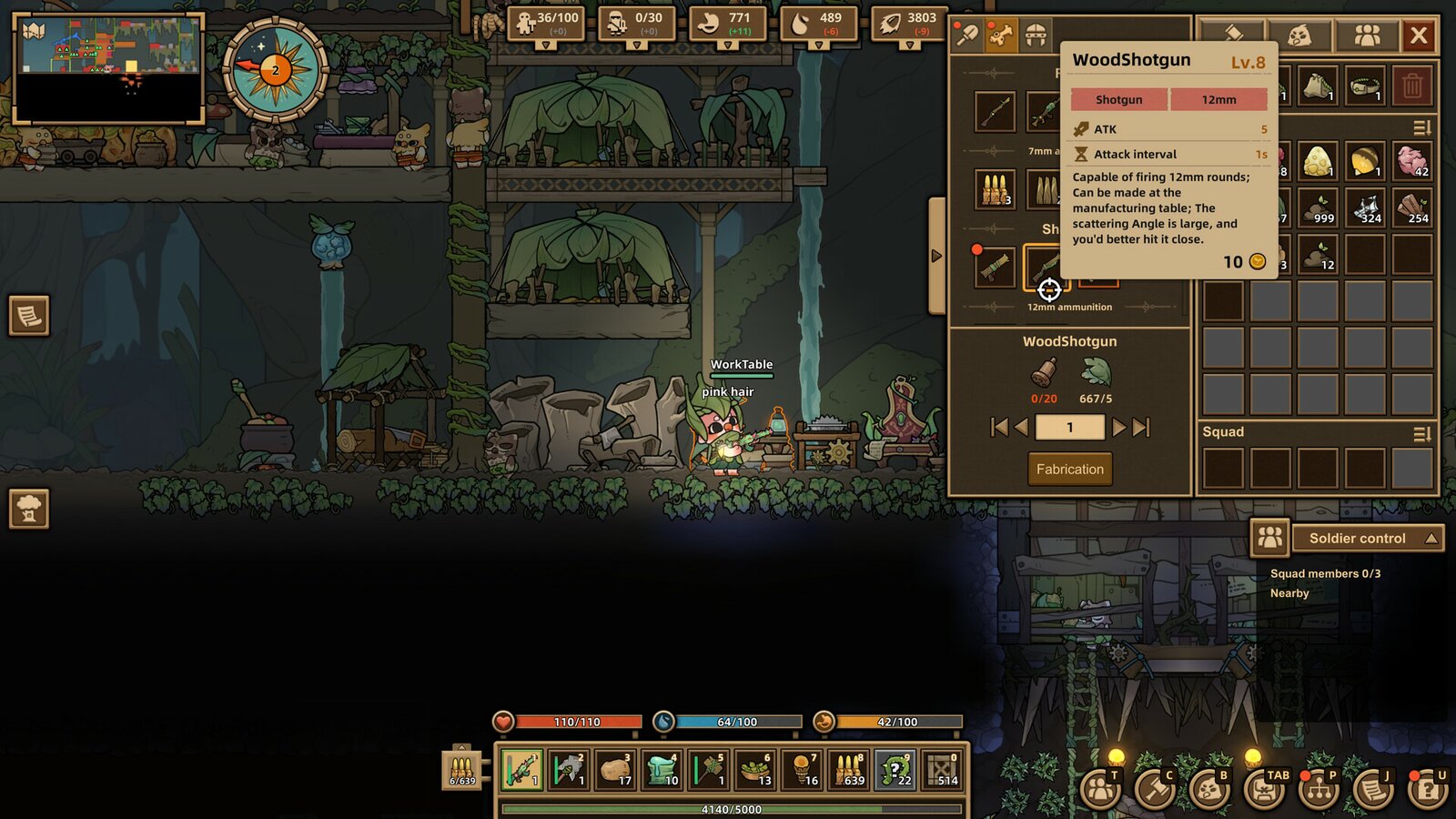Open the quest scroll journal
Viewport: 1456px width, 819px height.
1373,788
